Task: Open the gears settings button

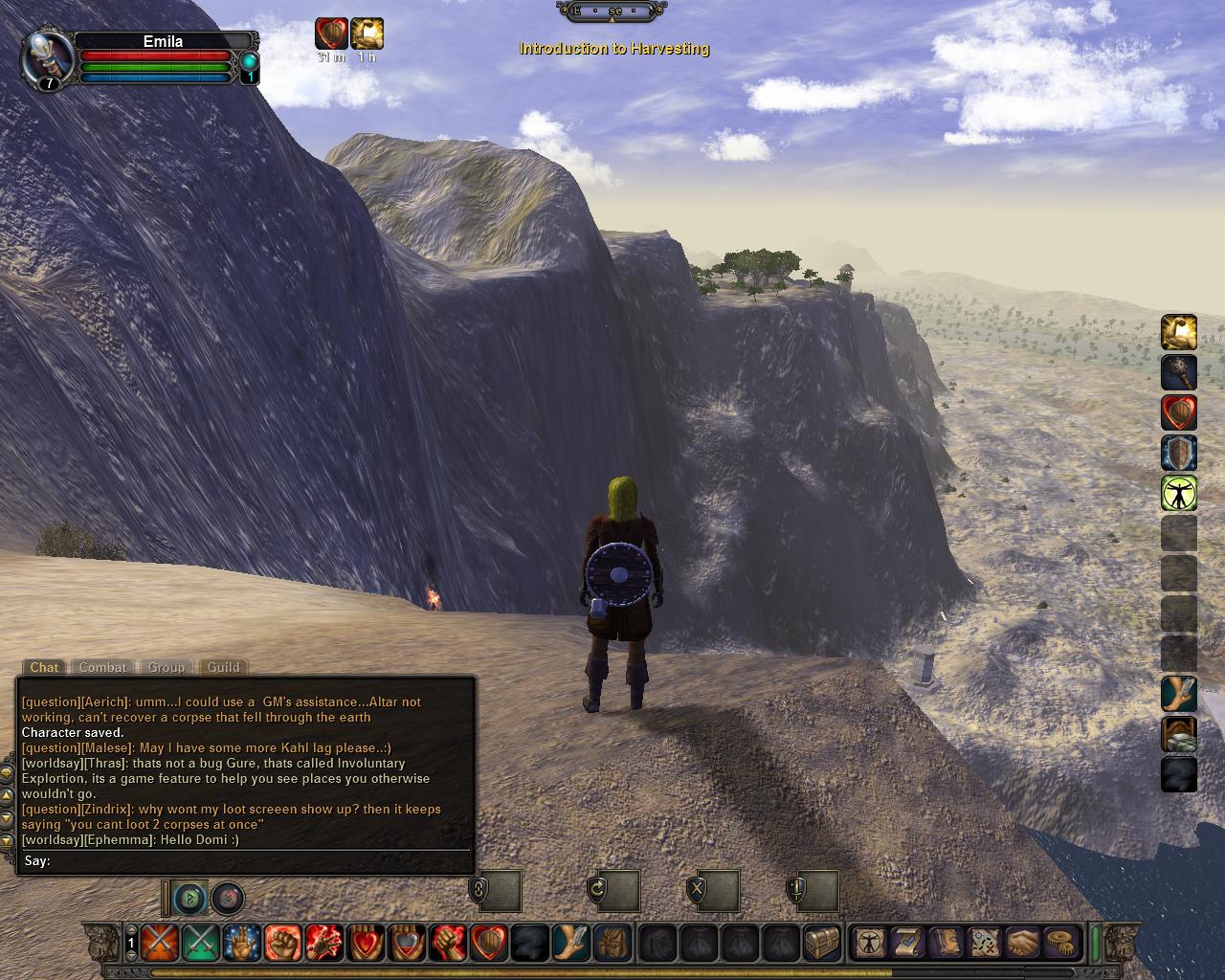Action: 1059,943
